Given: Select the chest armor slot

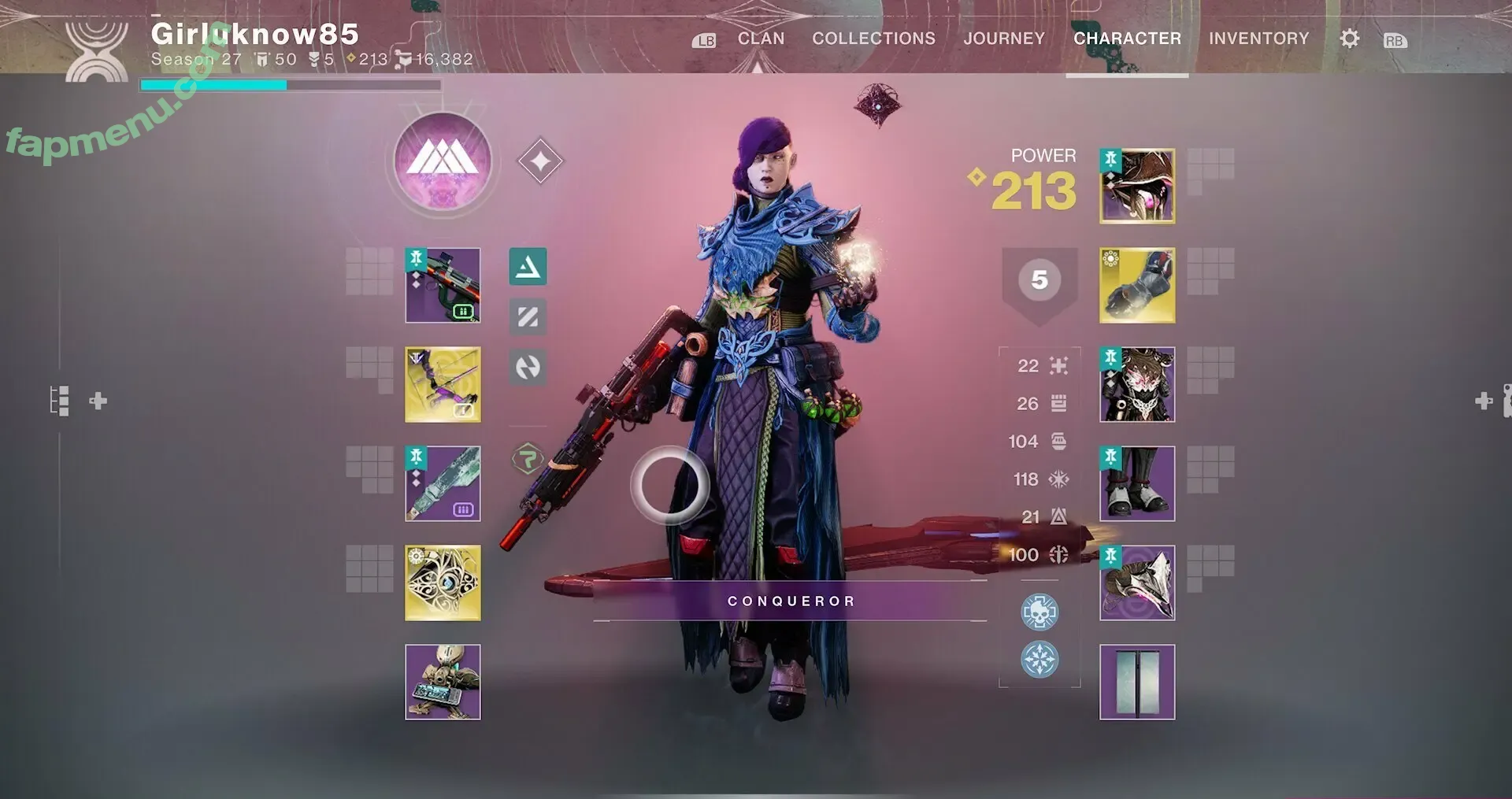Looking at the screenshot, I should point(1137,385).
